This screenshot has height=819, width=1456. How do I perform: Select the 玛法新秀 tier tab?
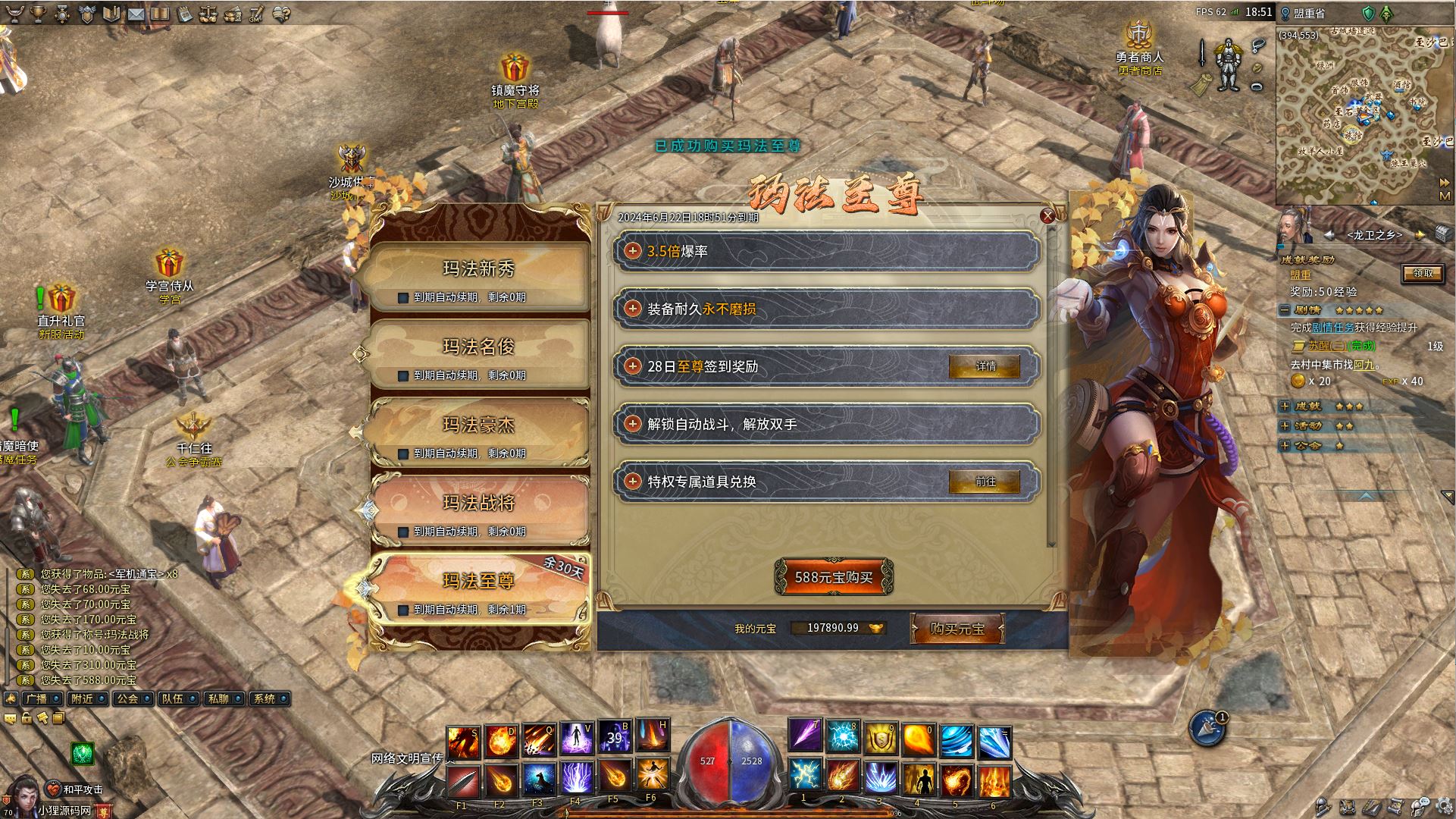tap(478, 270)
